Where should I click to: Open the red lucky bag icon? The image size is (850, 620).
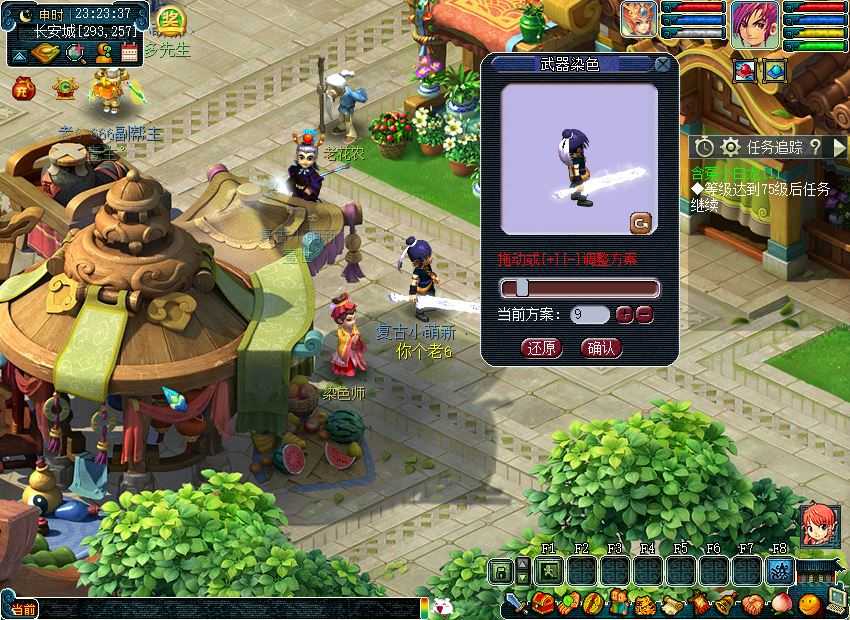click(x=23, y=89)
